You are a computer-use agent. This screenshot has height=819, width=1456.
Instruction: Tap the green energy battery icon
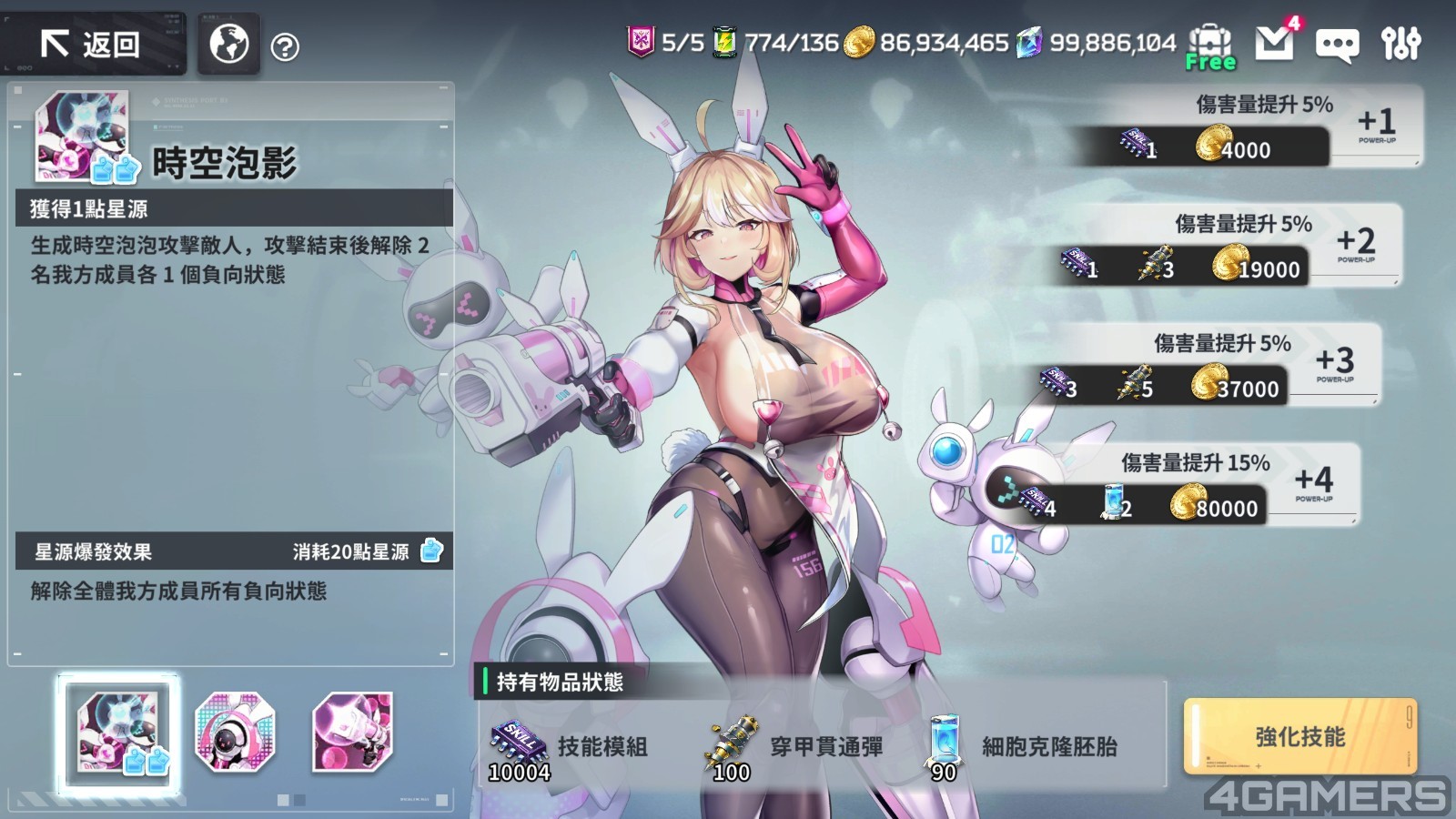point(724,42)
